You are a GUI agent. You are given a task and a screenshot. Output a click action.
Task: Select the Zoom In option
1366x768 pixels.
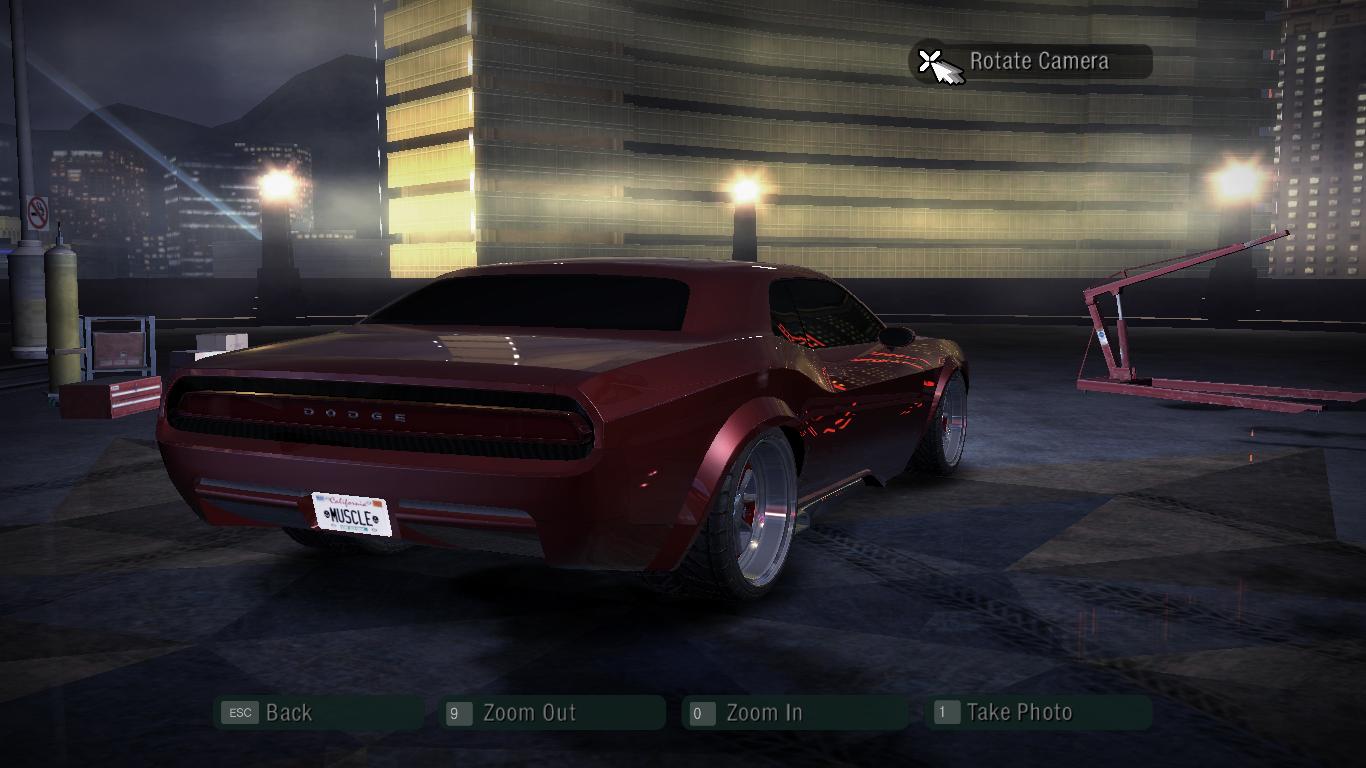click(763, 713)
